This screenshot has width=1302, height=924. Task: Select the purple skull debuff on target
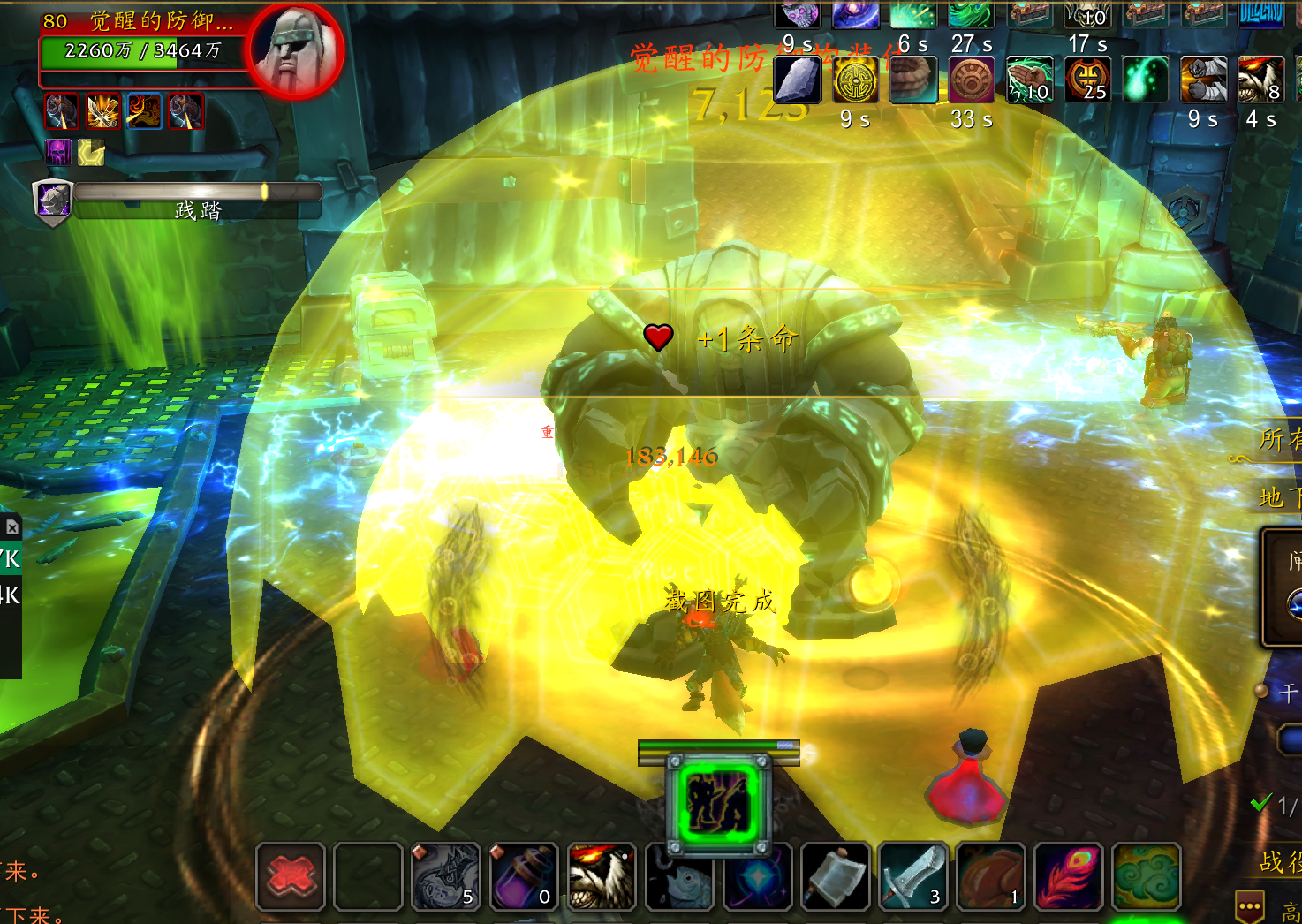(x=58, y=152)
